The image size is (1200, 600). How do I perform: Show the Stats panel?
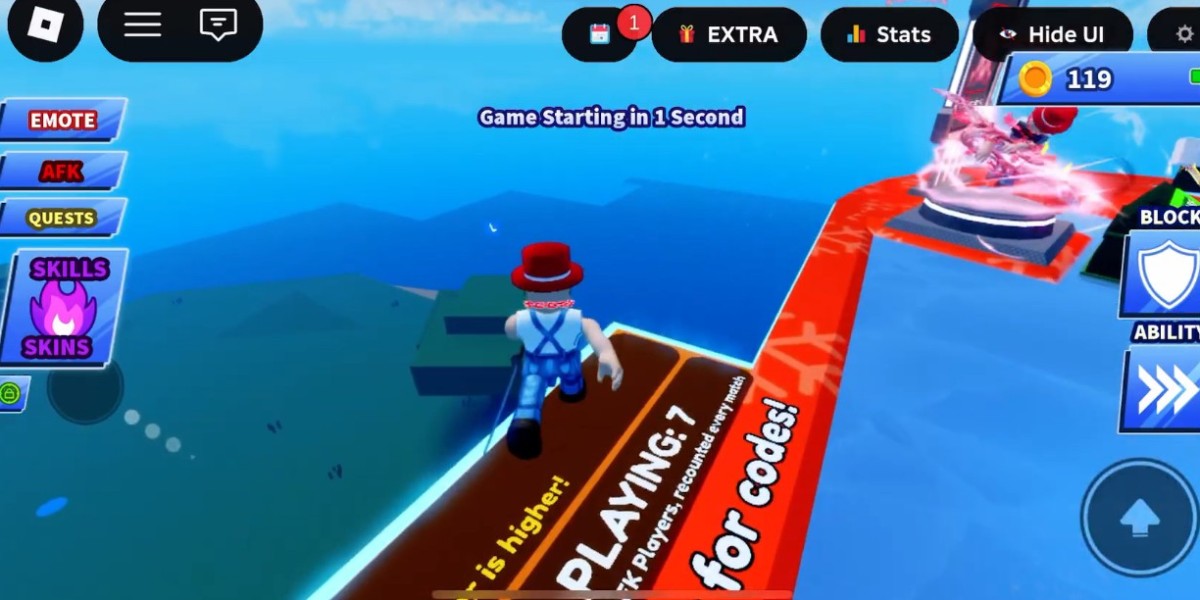889,35
